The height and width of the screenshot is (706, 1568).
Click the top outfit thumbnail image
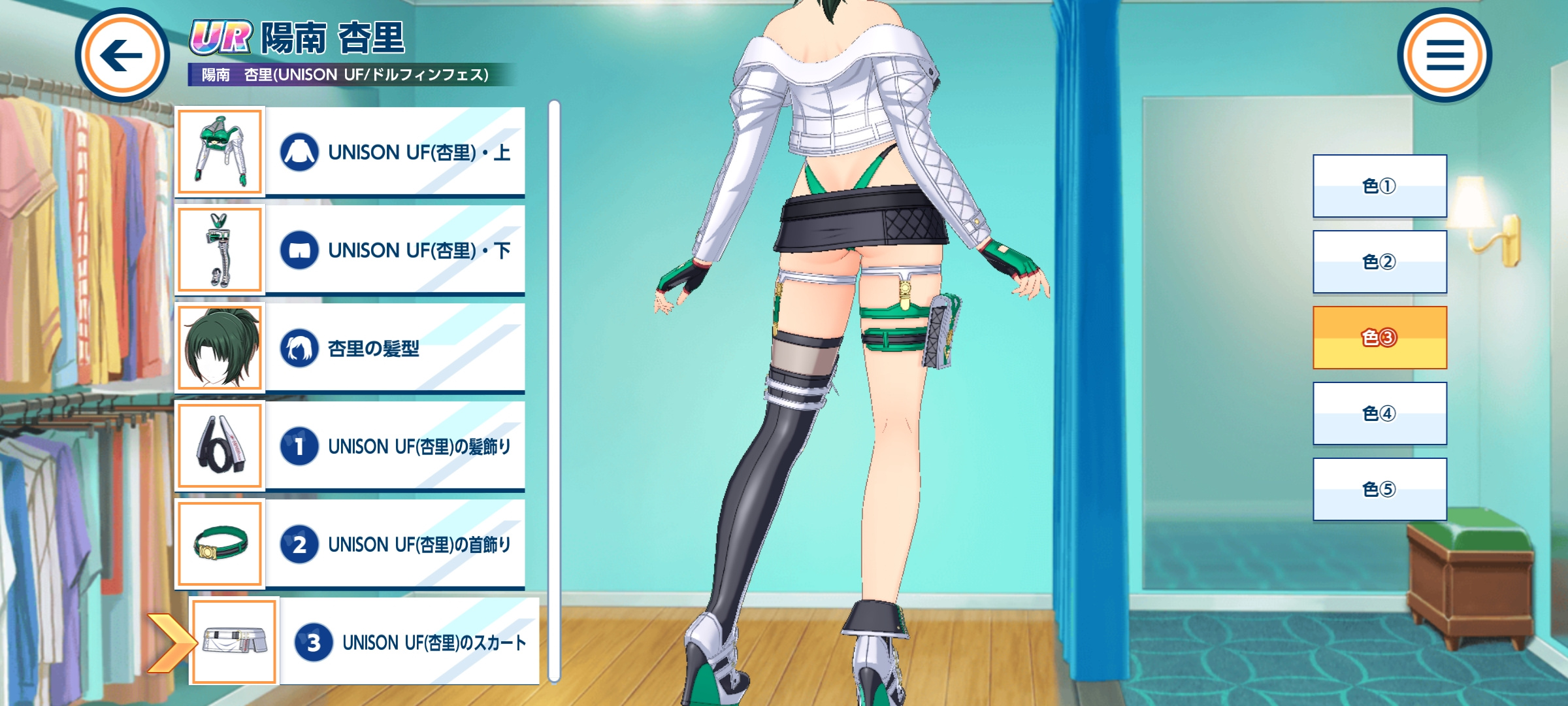pyautogui.click(x=220, y=152)
